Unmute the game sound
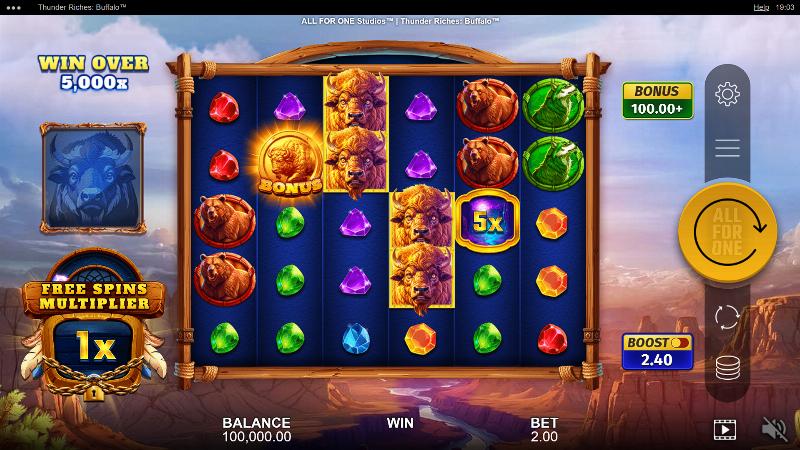 pos(774,429)
